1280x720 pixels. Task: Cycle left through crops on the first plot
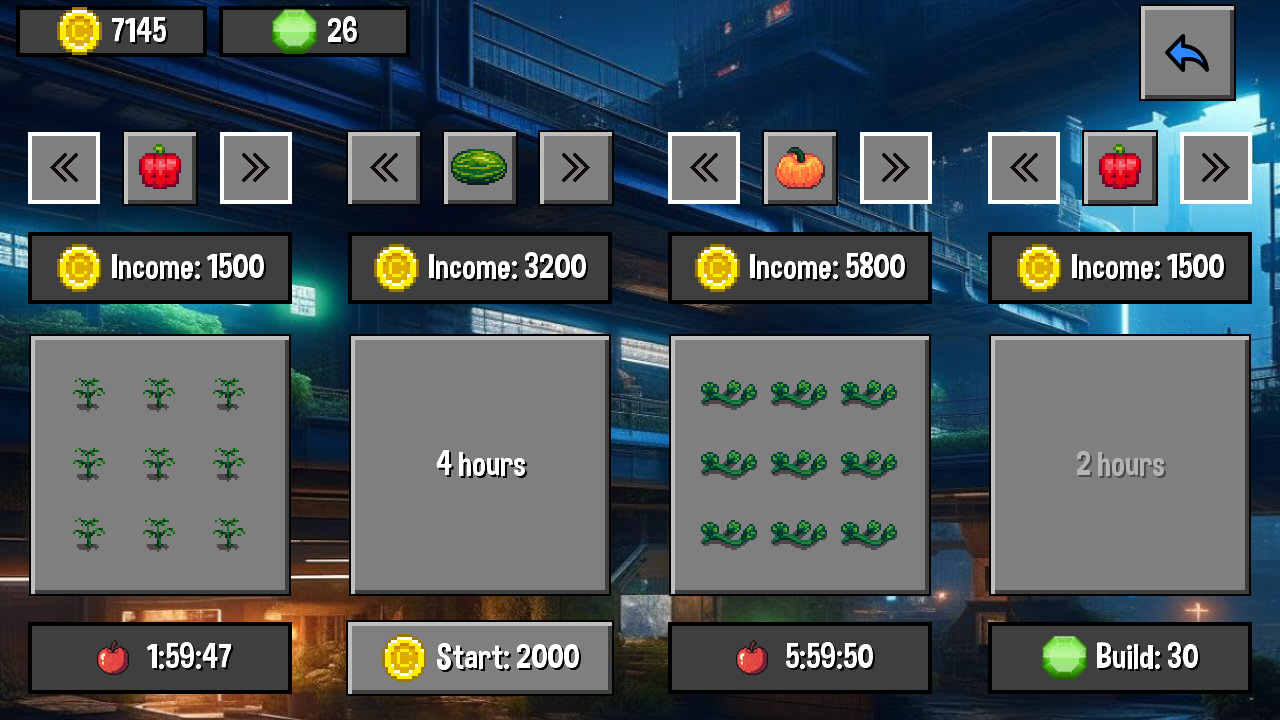pyautogui.click(x=64, y=167)
